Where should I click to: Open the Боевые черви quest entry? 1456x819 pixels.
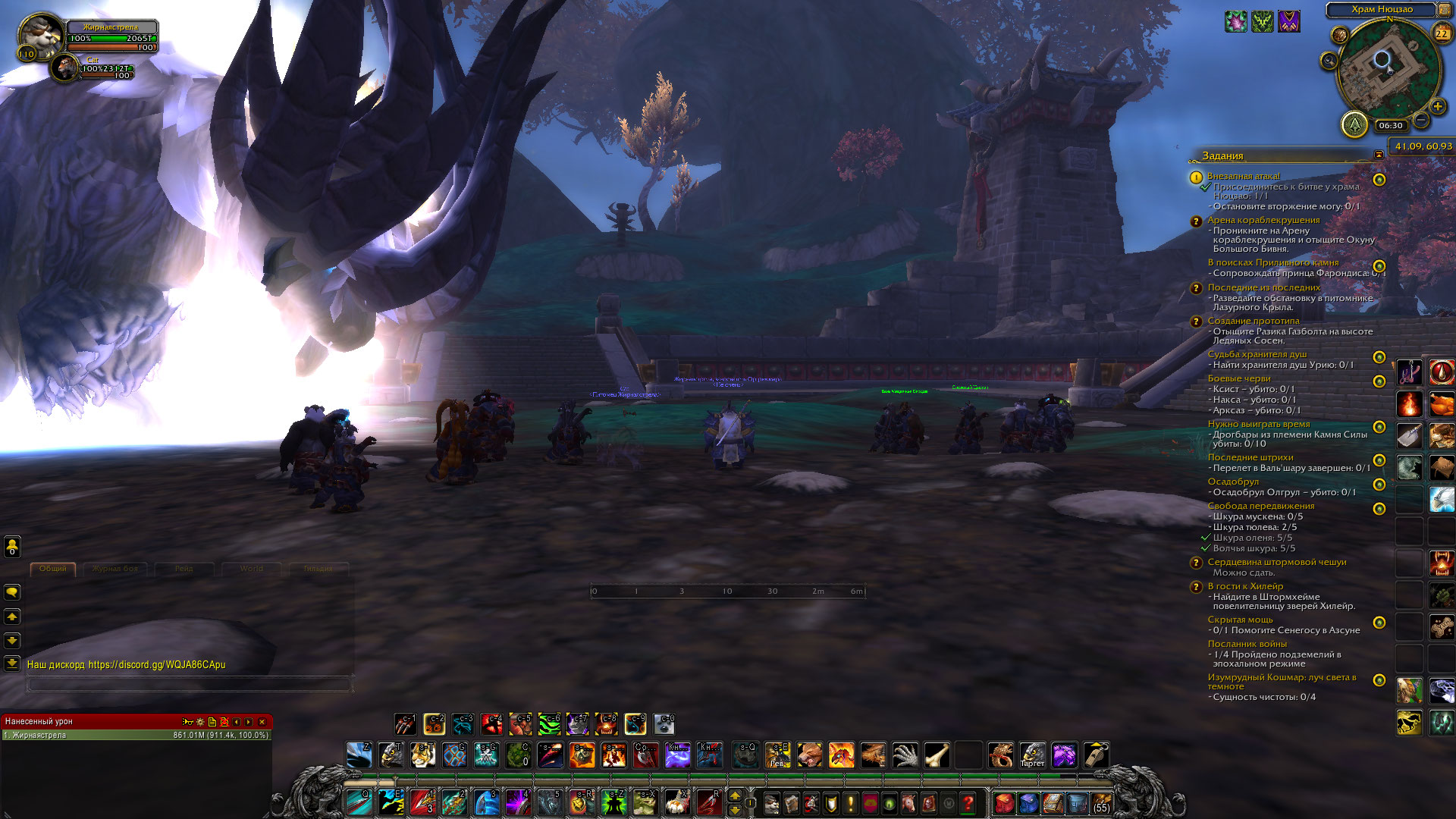[x=1239, y=378]
